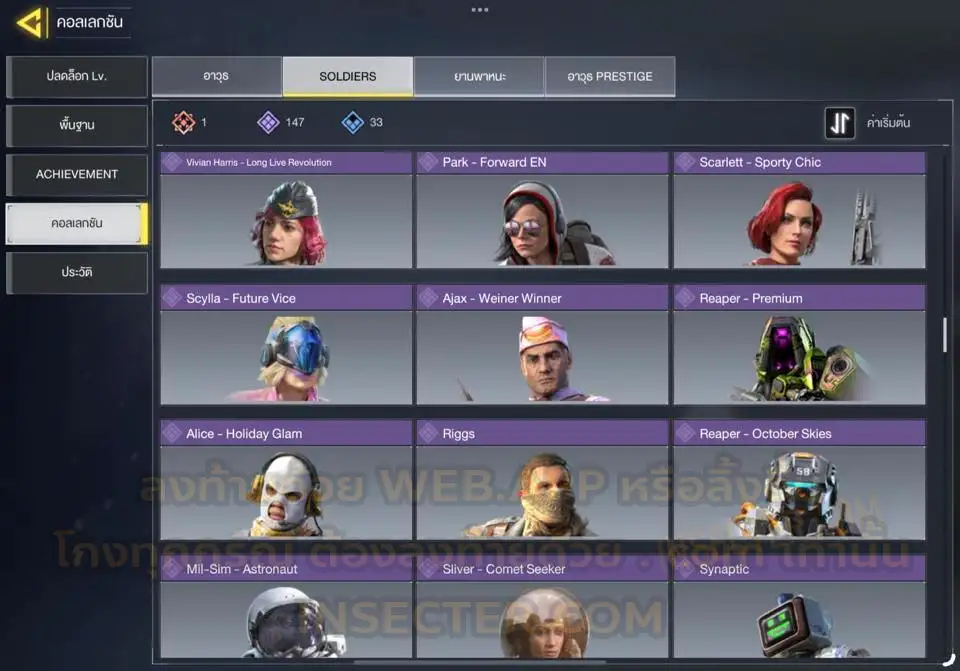The height and width of the screenshot is (671, 960).
Task: Open the ปลดล็อก Lv. menu entry
Action: click(x=77, y=77)
